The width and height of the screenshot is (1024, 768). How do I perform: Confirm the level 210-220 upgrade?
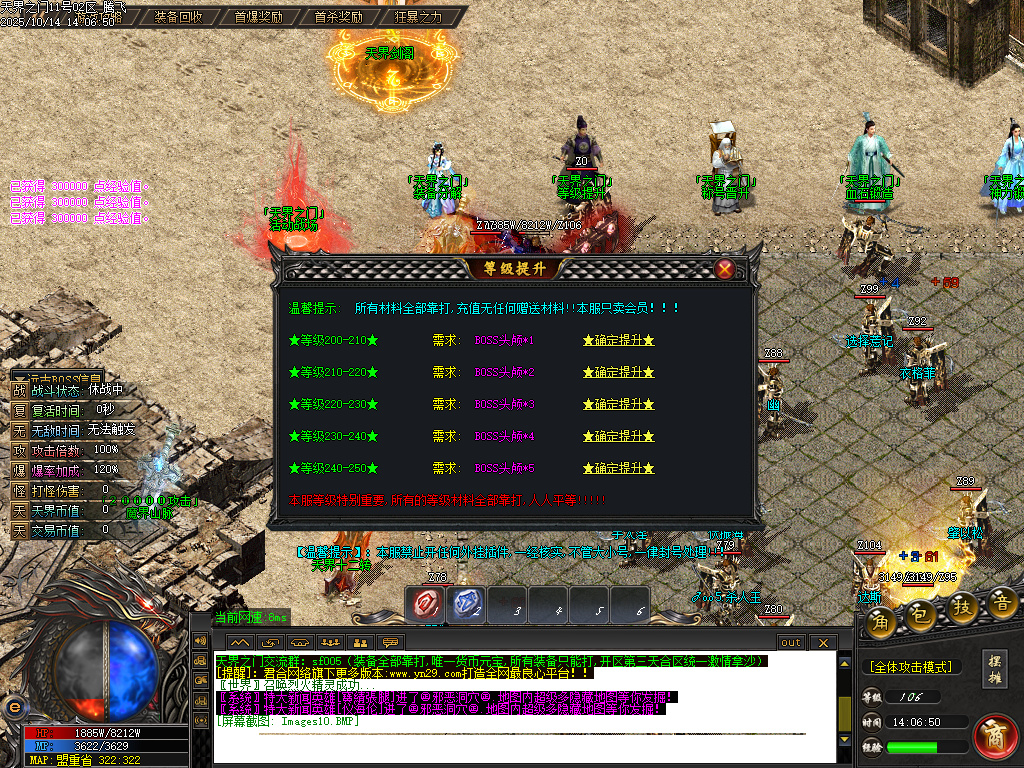coord(618,373)
